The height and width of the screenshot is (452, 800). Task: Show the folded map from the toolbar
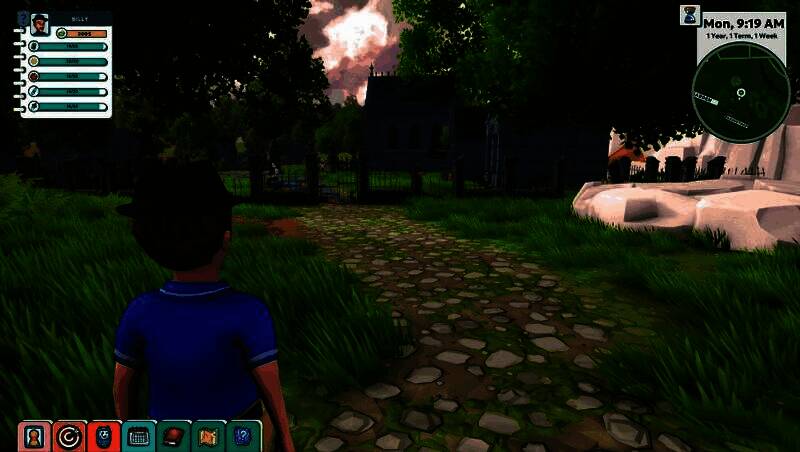click(x=209, y=437)
